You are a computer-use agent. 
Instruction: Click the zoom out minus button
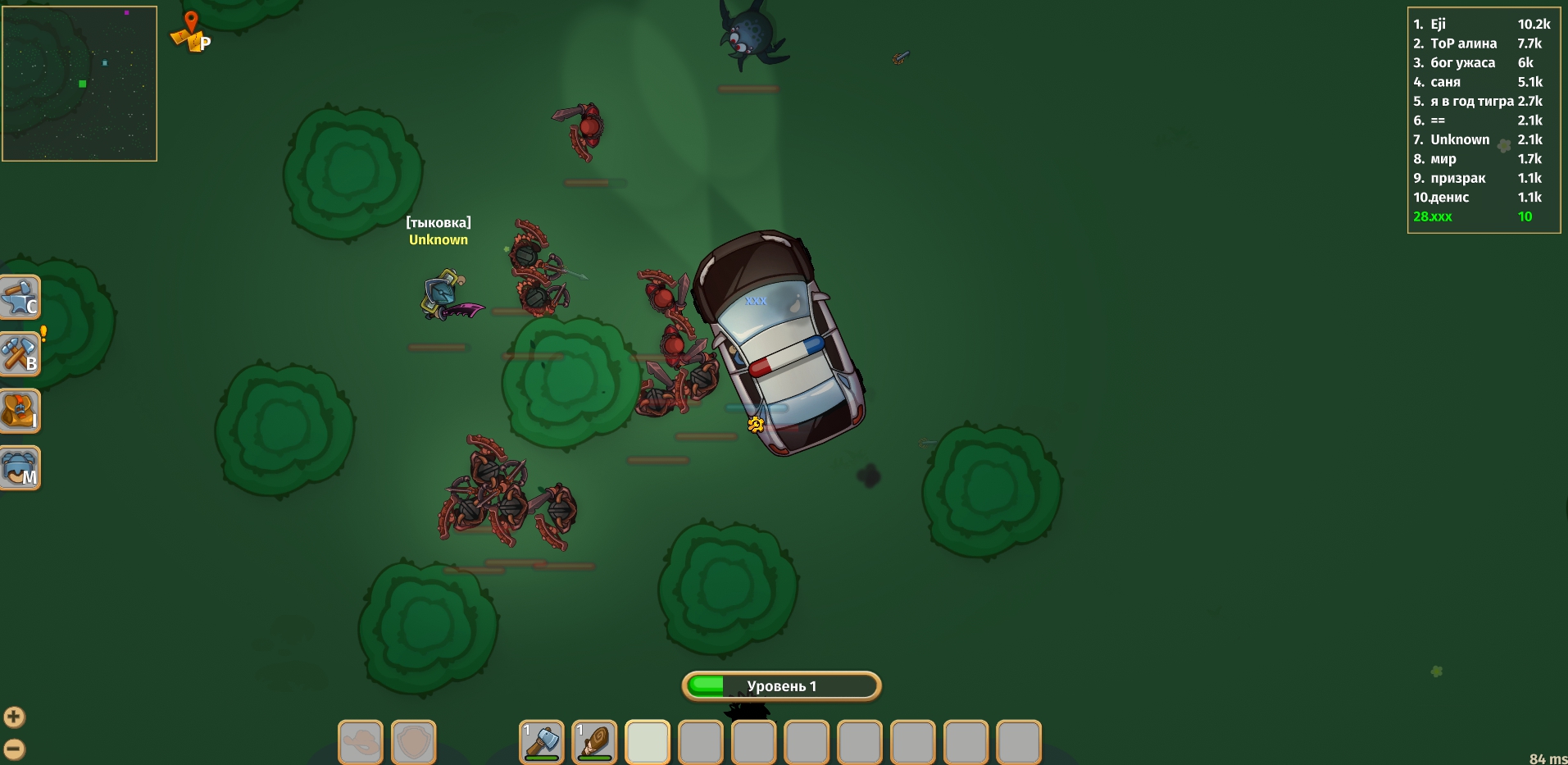tap(15, 748)
